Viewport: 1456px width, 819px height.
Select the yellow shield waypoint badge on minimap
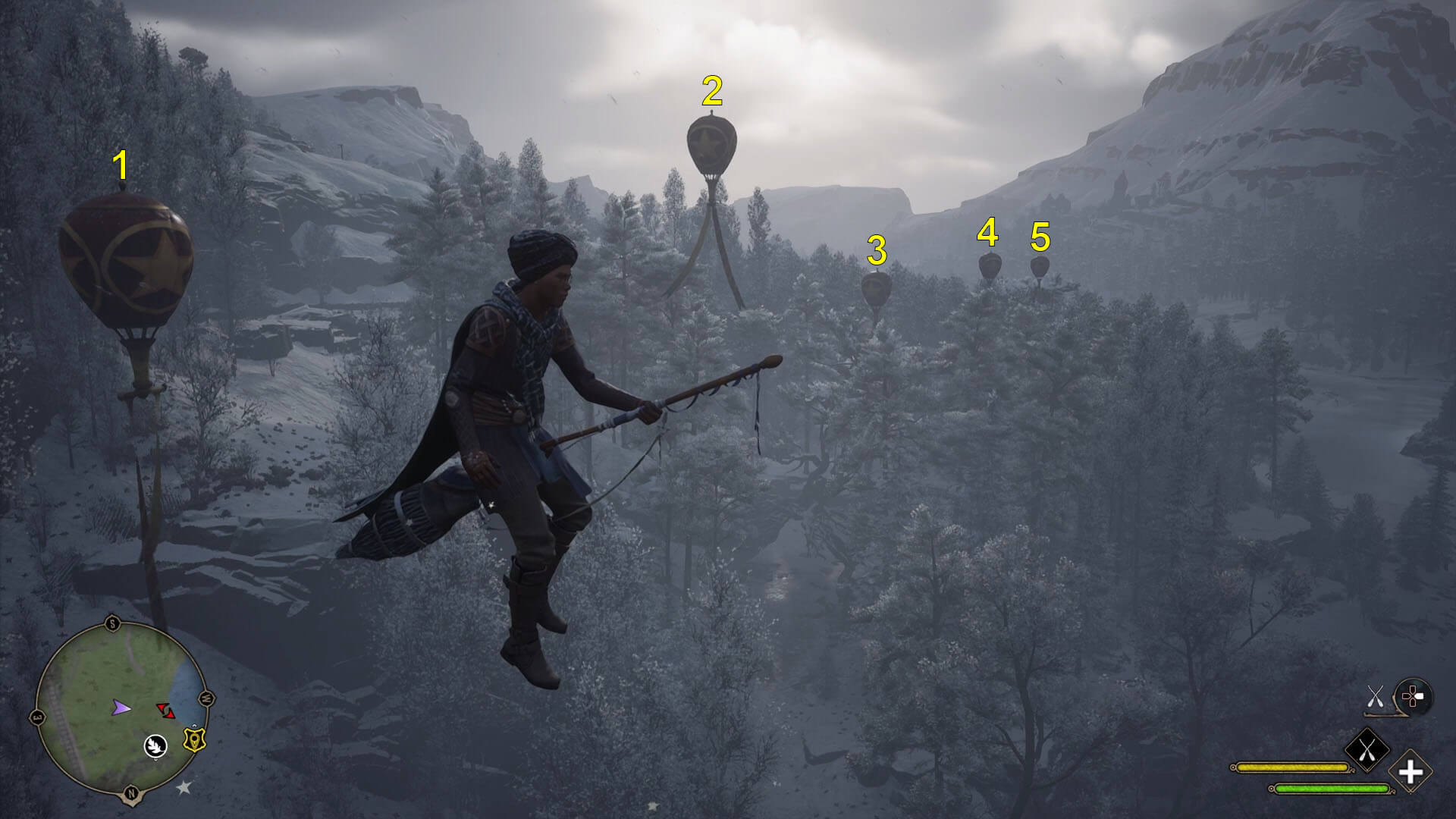pyautogui.click(x=195, y=740)
